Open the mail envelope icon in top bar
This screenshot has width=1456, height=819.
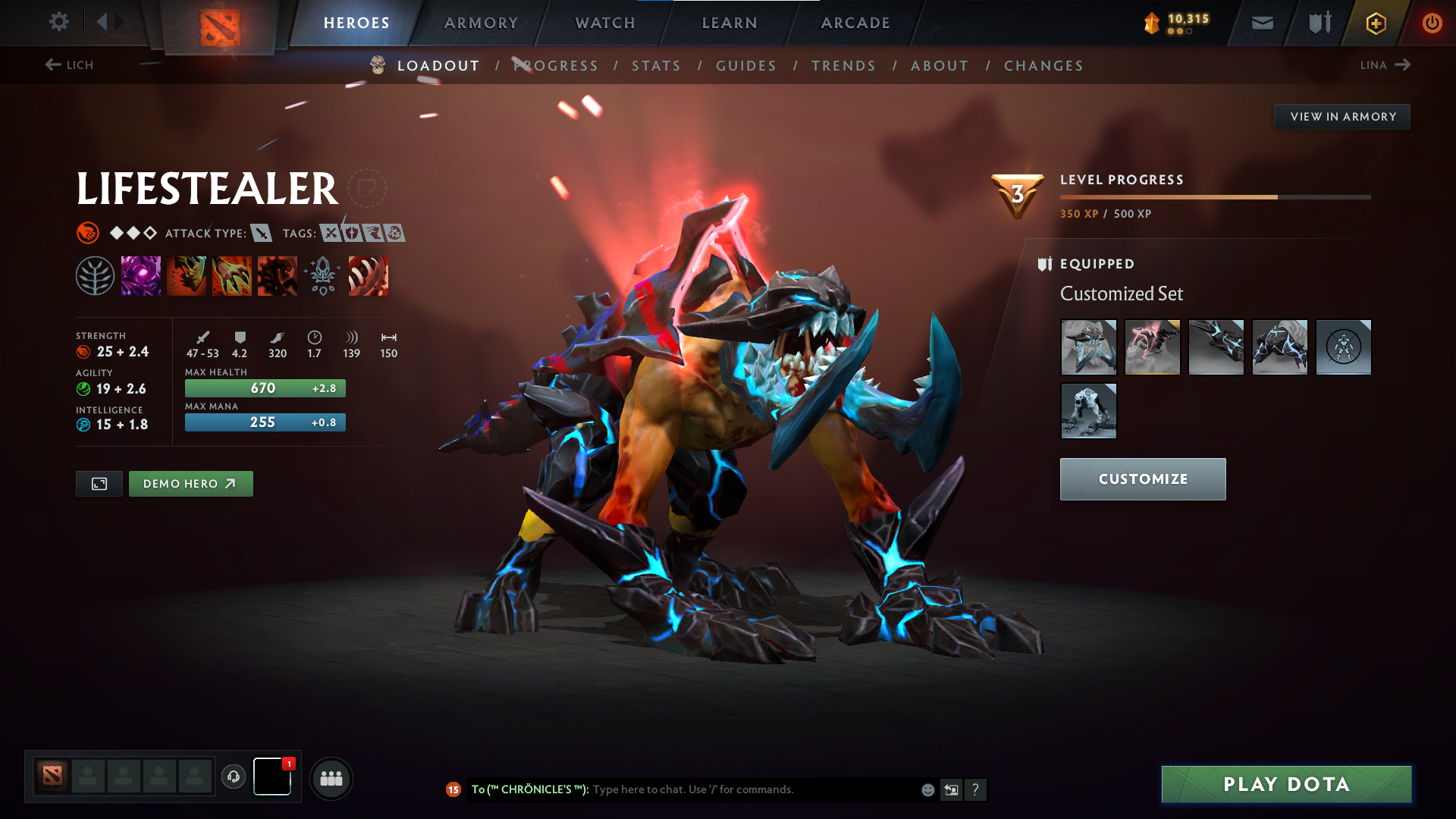click(x=1262, y=23)
